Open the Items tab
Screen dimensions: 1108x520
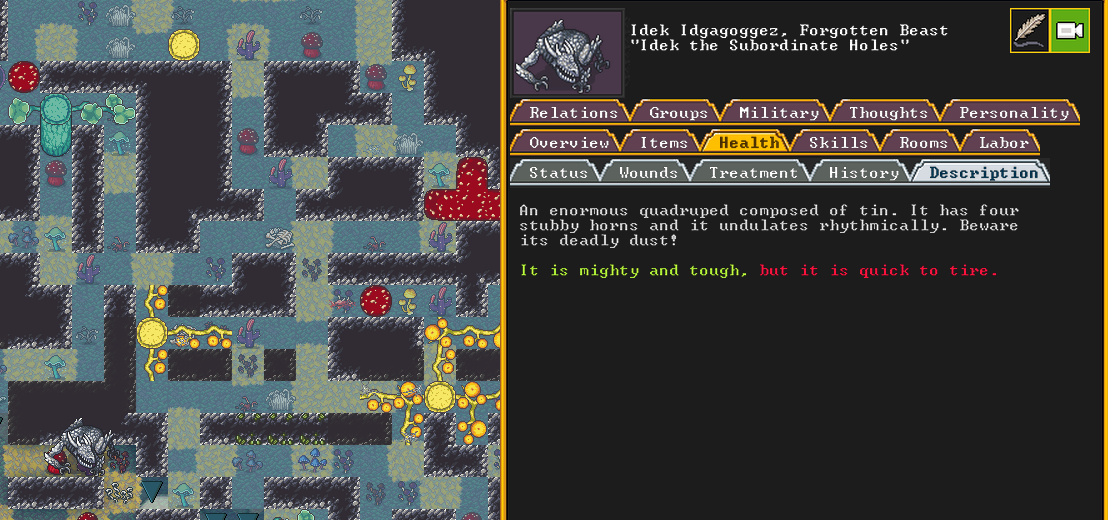[663, 143]
